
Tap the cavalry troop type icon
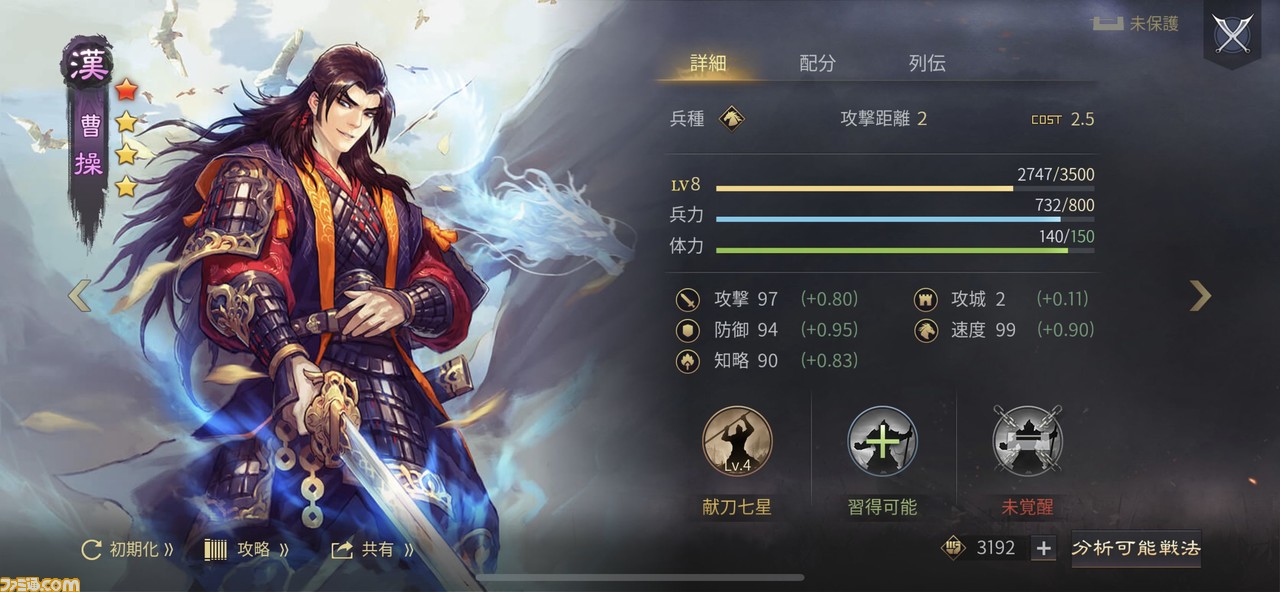tap(732, 119)
